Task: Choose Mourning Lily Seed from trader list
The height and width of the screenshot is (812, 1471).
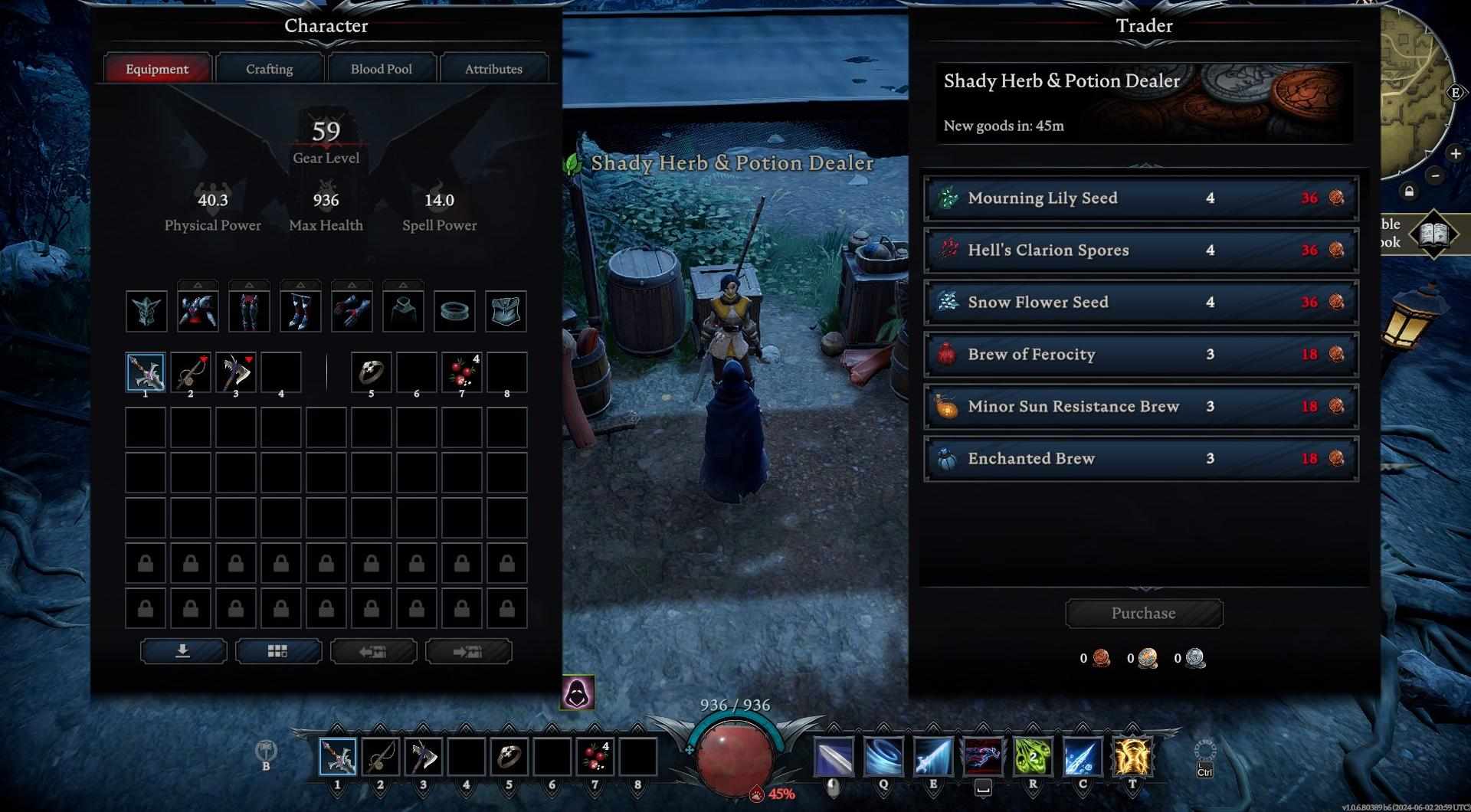Action: (1141, 198)
